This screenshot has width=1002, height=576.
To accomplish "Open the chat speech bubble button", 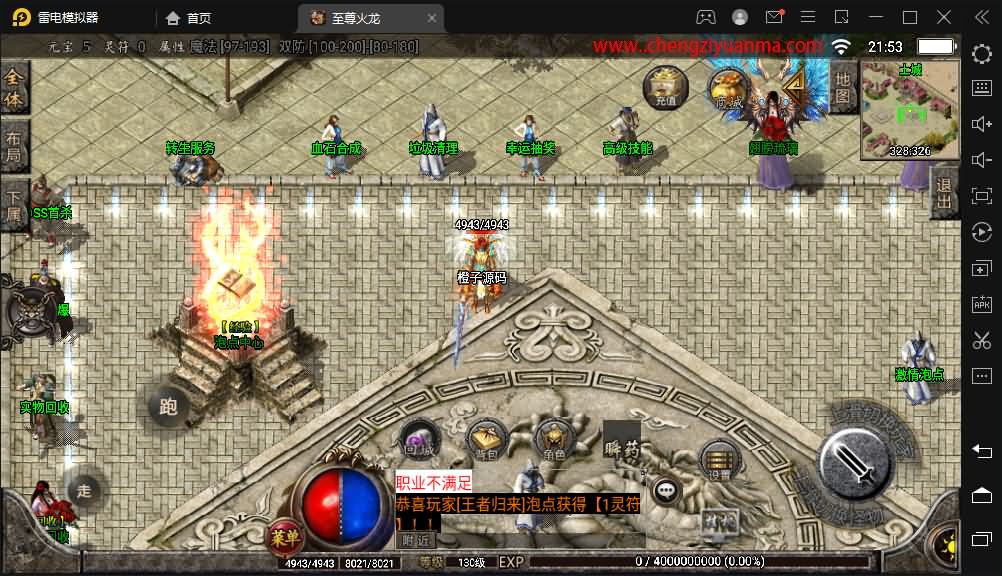I will click(x=666, y=490).
